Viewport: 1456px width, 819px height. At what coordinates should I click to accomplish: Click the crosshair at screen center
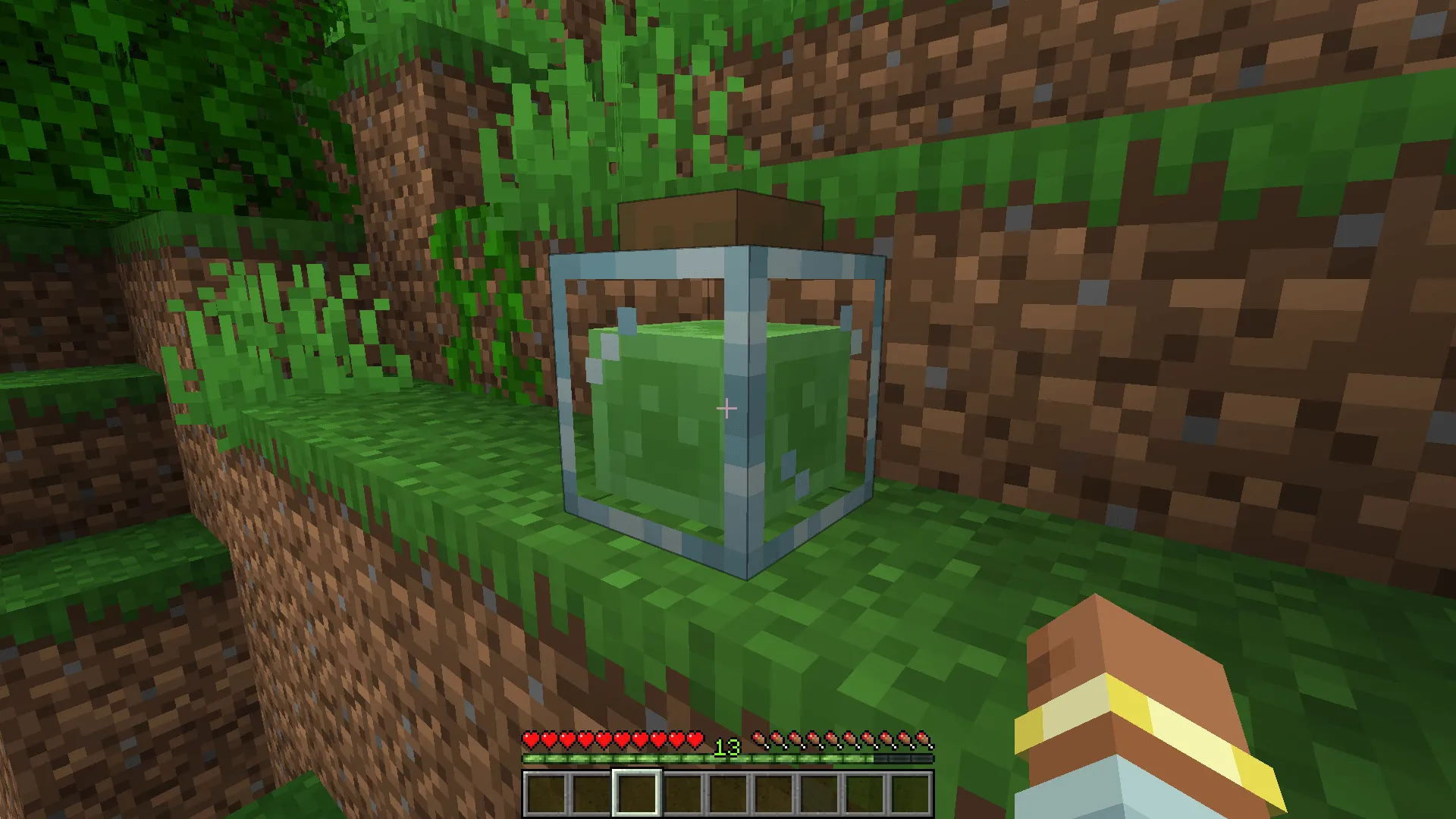tap(726, 408)
